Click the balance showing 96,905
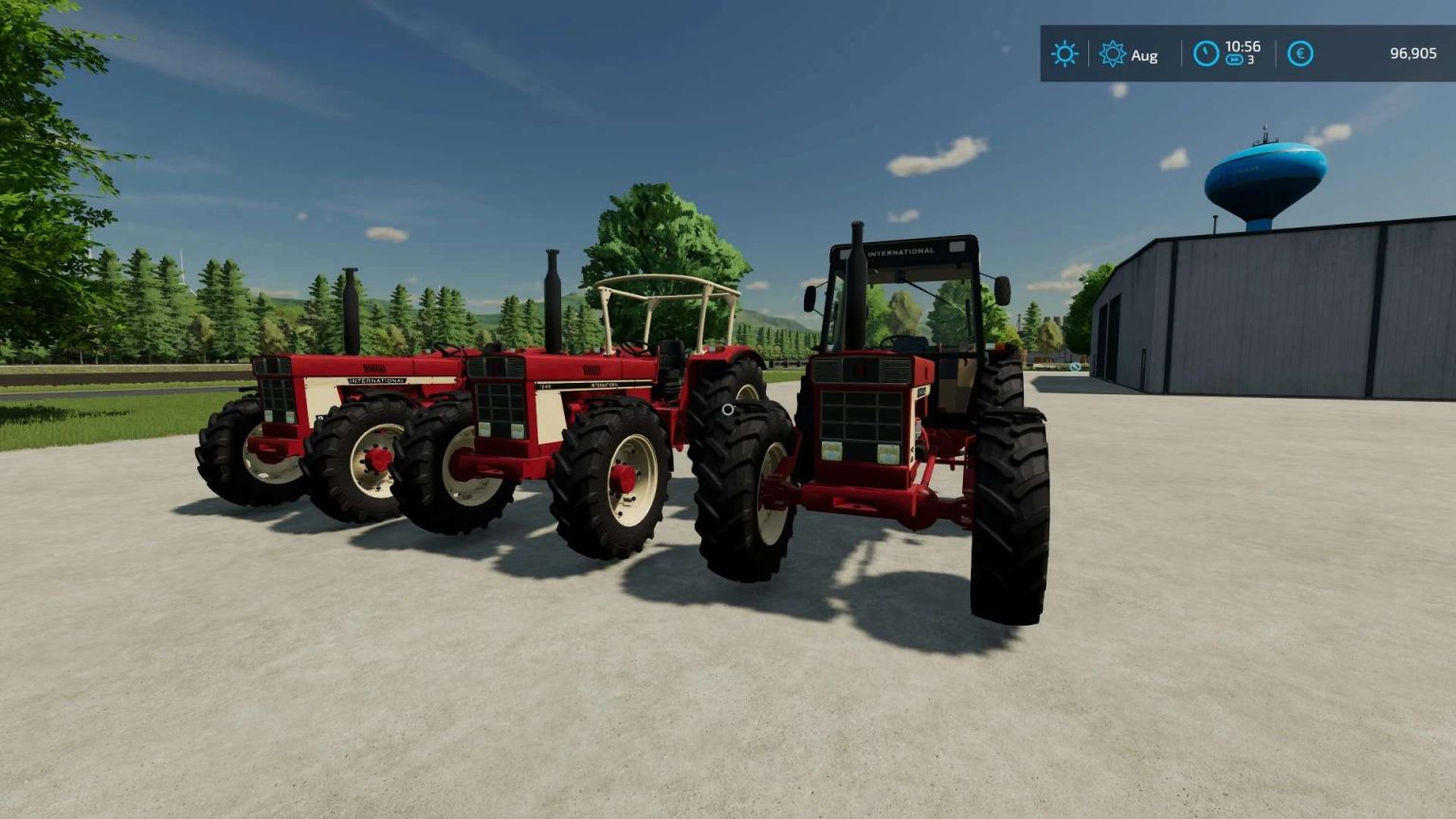The width and height of the screenshot is (1456, 819). [x=1415, y=53]
